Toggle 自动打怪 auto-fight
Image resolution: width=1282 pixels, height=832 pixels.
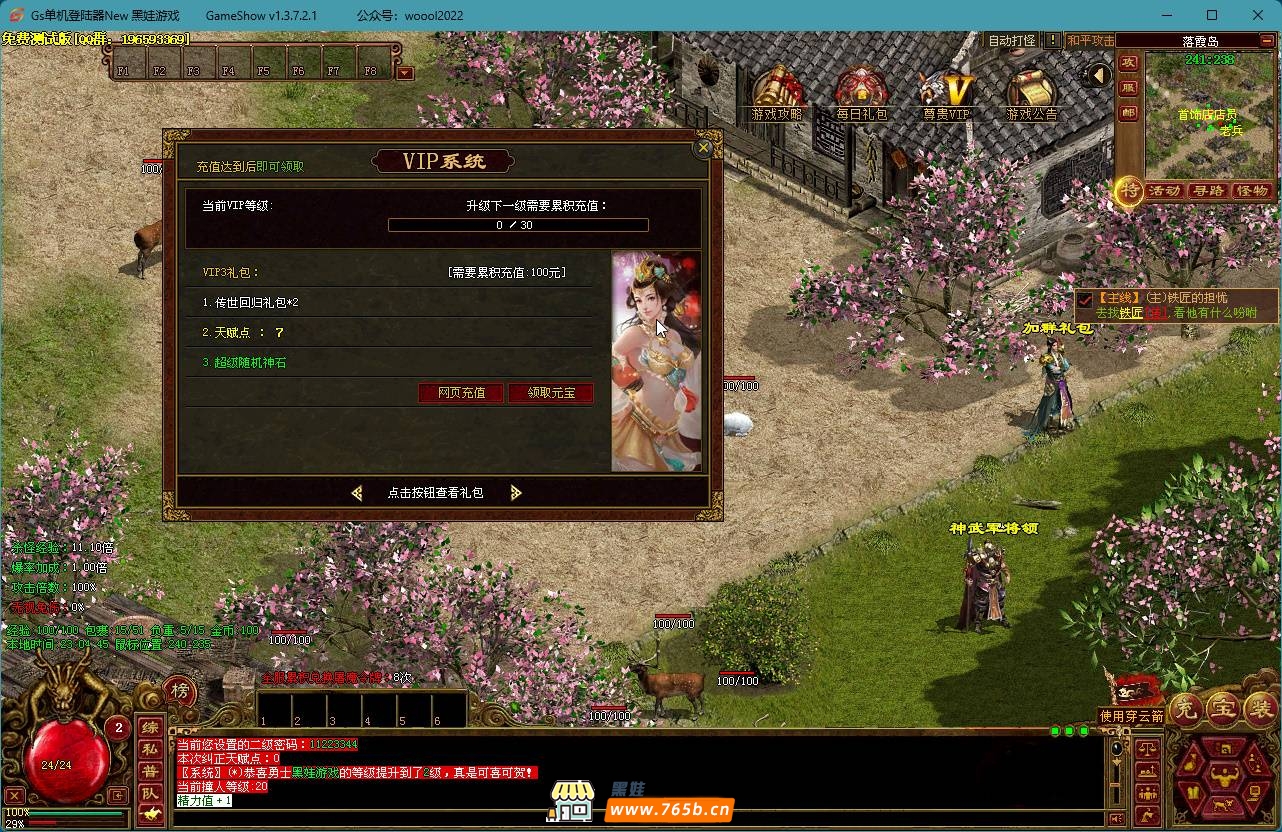[x=1012, y=41]
